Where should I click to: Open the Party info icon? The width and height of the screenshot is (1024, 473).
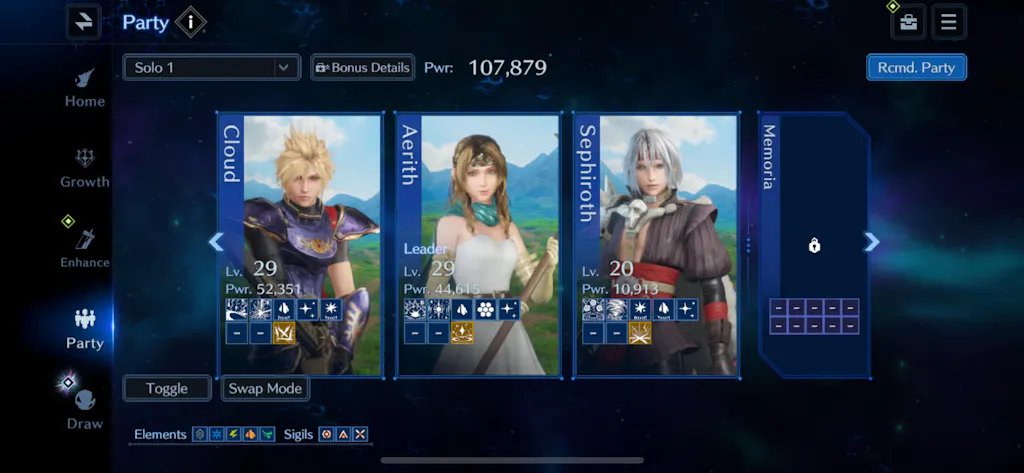[190, 21]
